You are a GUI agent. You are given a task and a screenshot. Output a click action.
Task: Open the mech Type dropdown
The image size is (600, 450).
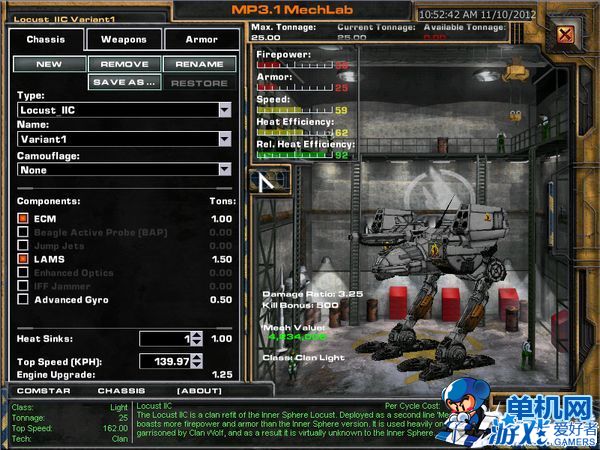[224, 110]
